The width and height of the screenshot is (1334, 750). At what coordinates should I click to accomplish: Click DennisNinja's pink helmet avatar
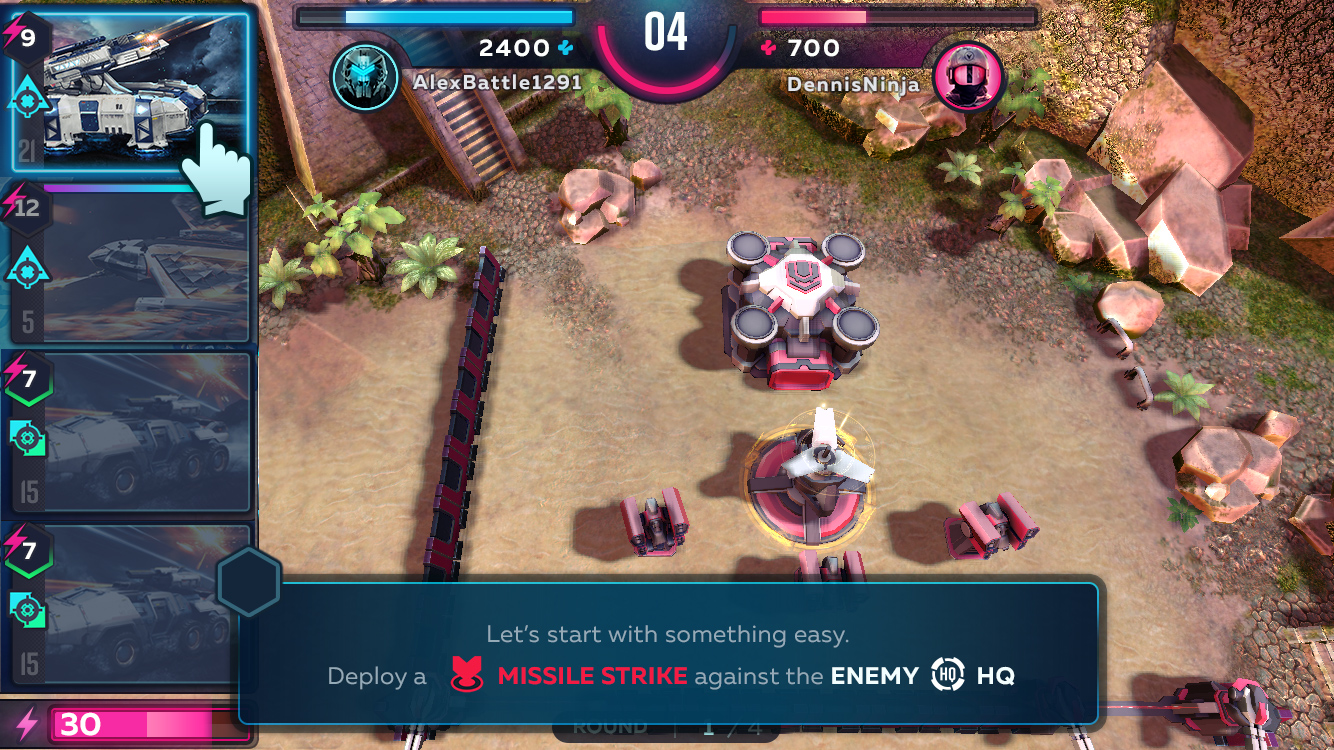967,77
